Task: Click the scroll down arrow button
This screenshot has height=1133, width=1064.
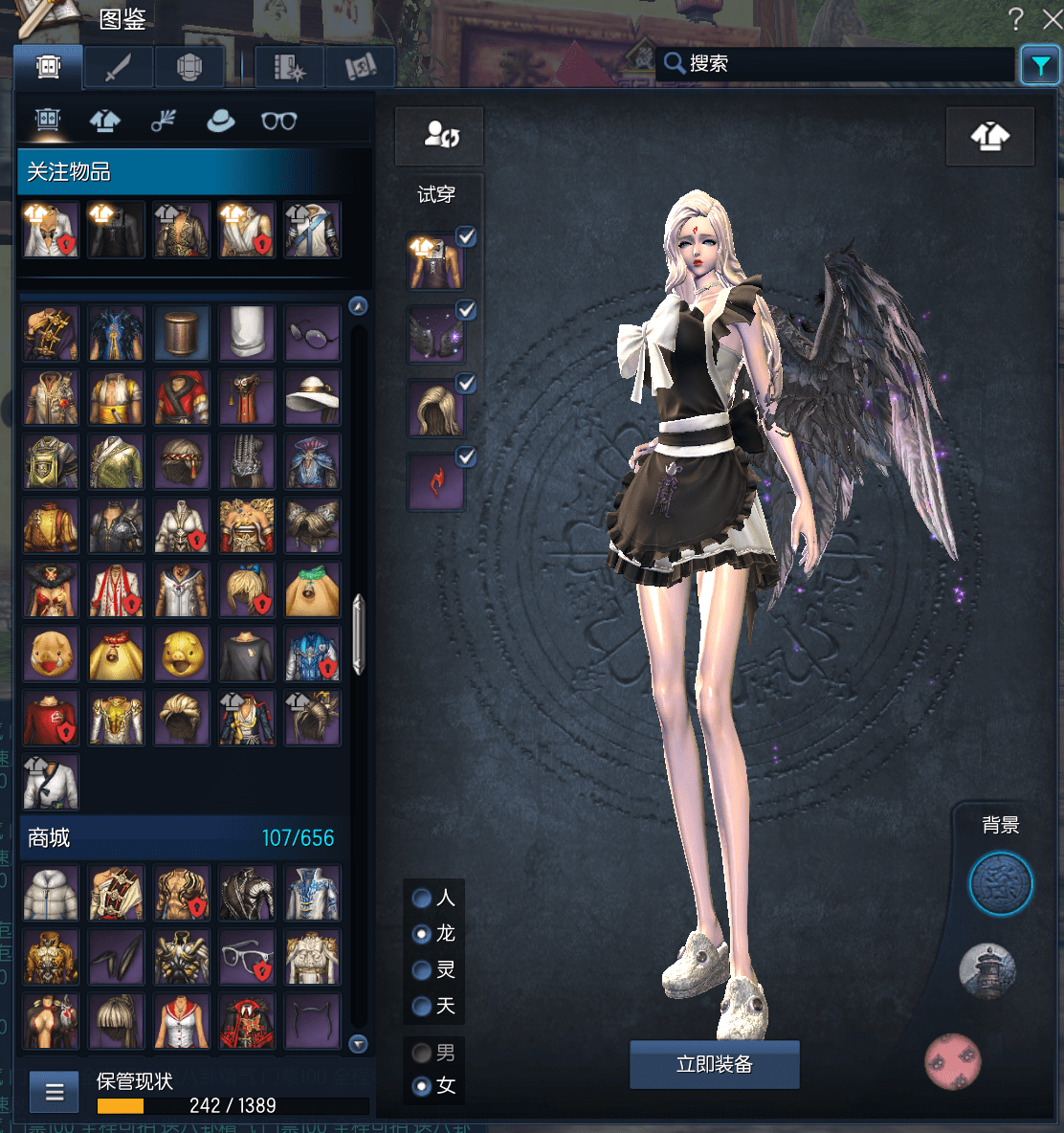Action: tap(359, 1044)
